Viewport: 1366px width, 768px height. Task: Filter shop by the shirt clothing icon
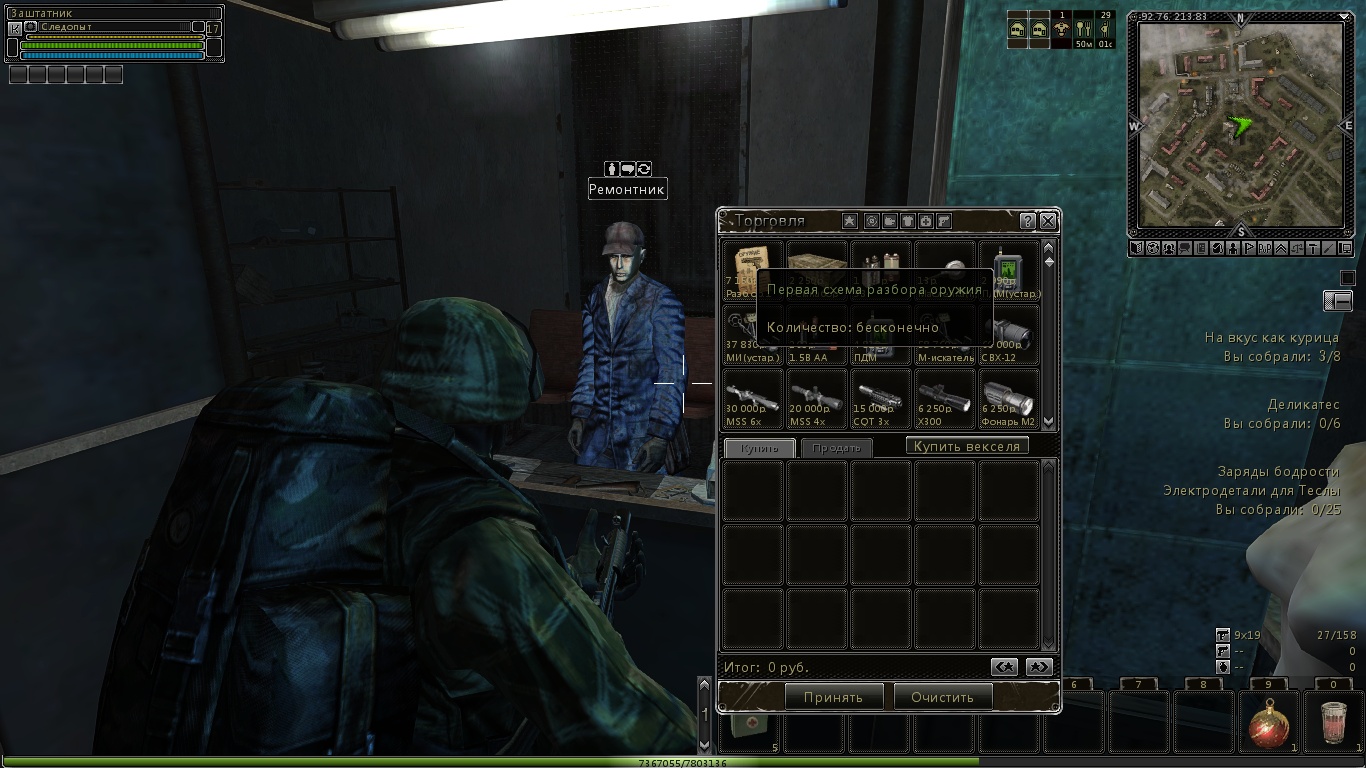tap(907, 221)
